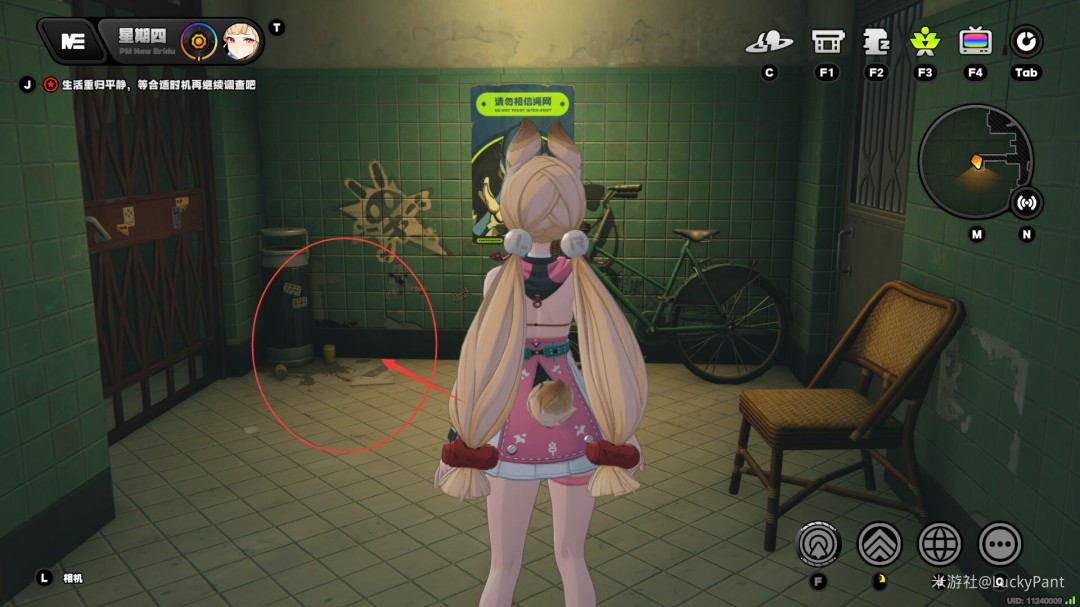Screen dimensions: 1080x607
Task: Click the 星期四 day and time panel
Action: 141,40
